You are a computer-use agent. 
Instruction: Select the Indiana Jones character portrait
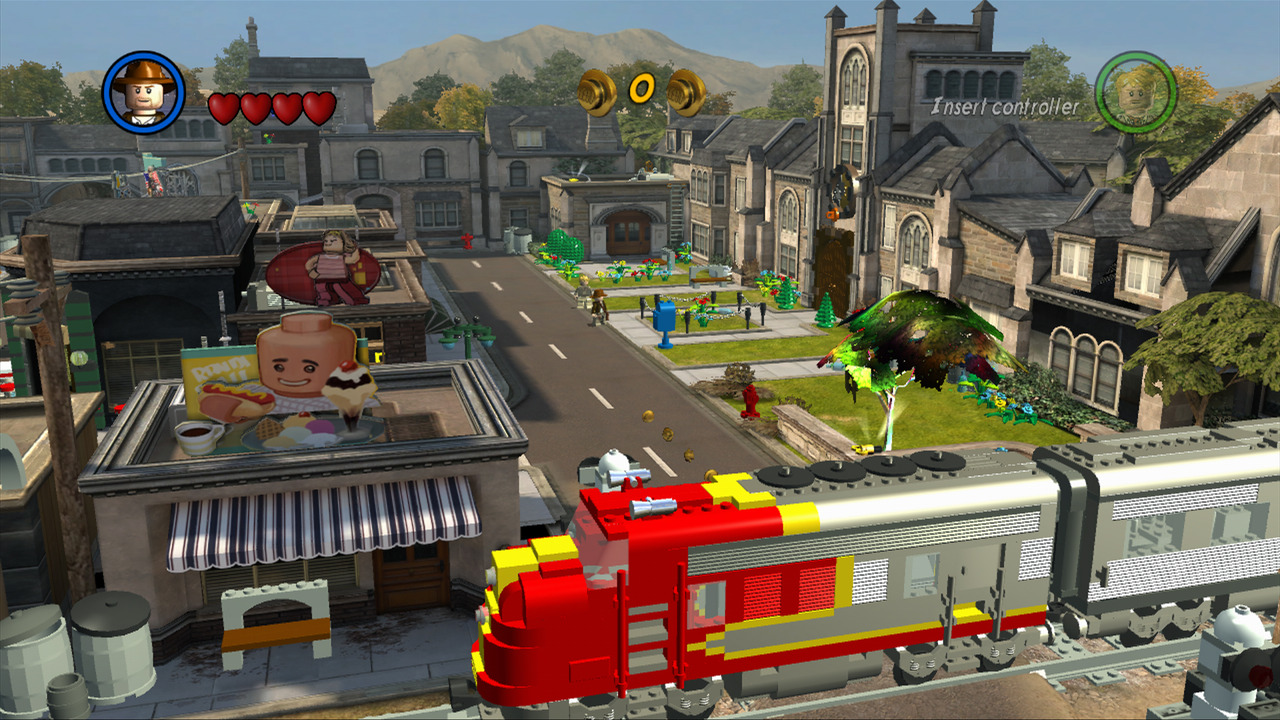tap(145, 92)
